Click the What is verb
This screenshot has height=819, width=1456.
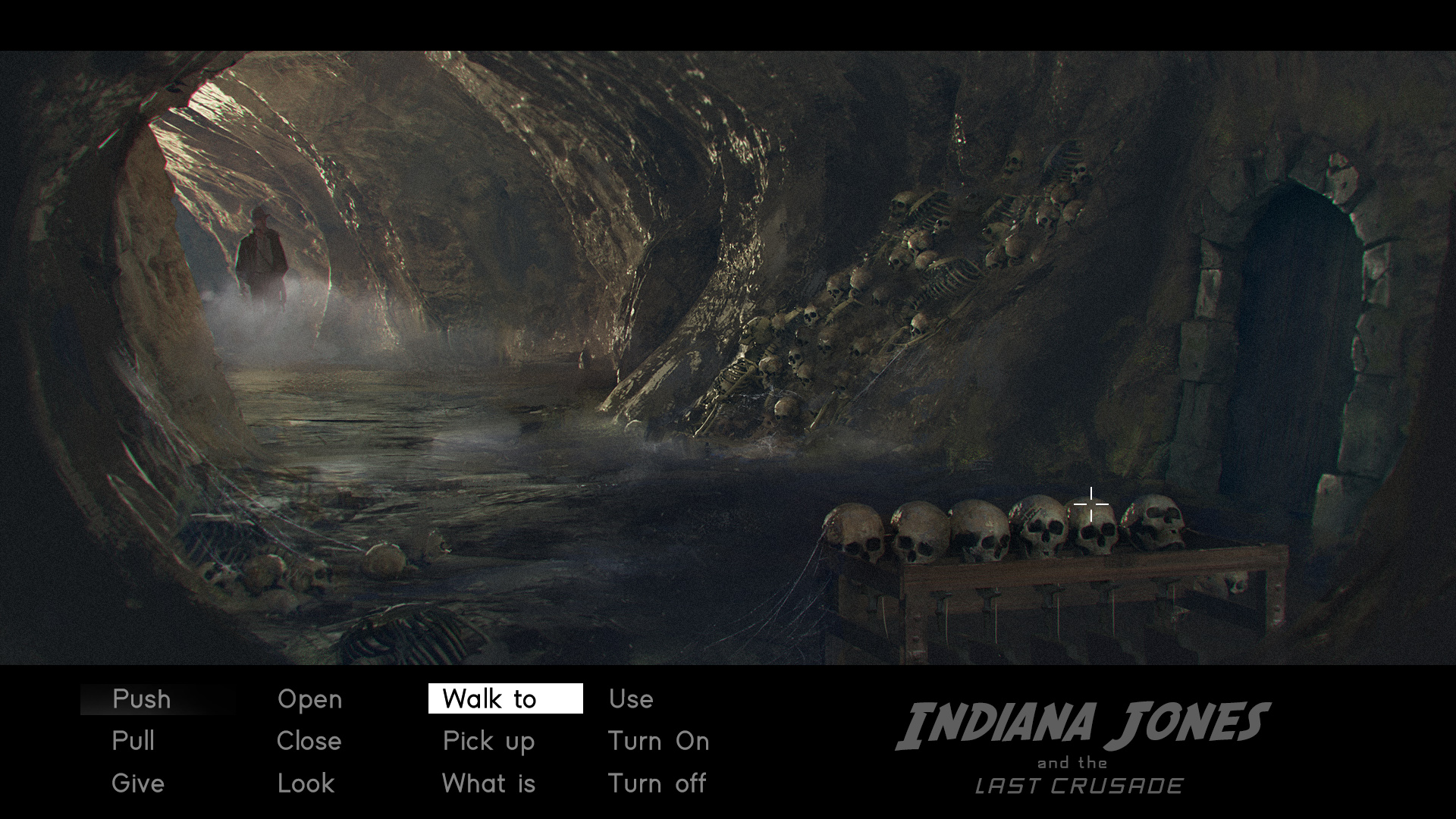(488, 783)
